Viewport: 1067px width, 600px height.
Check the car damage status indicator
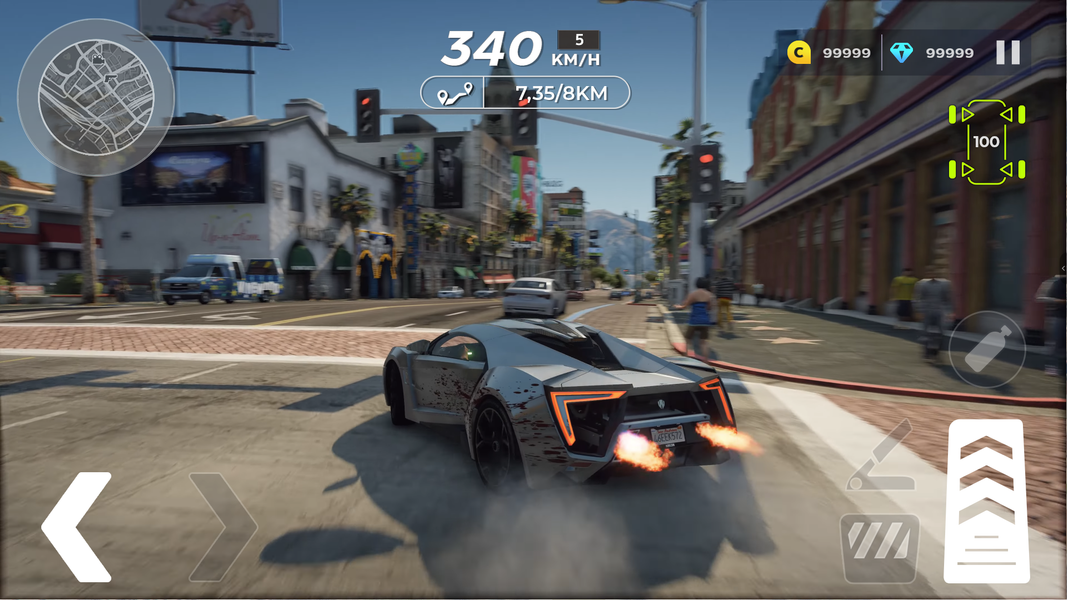click(986, 142)
